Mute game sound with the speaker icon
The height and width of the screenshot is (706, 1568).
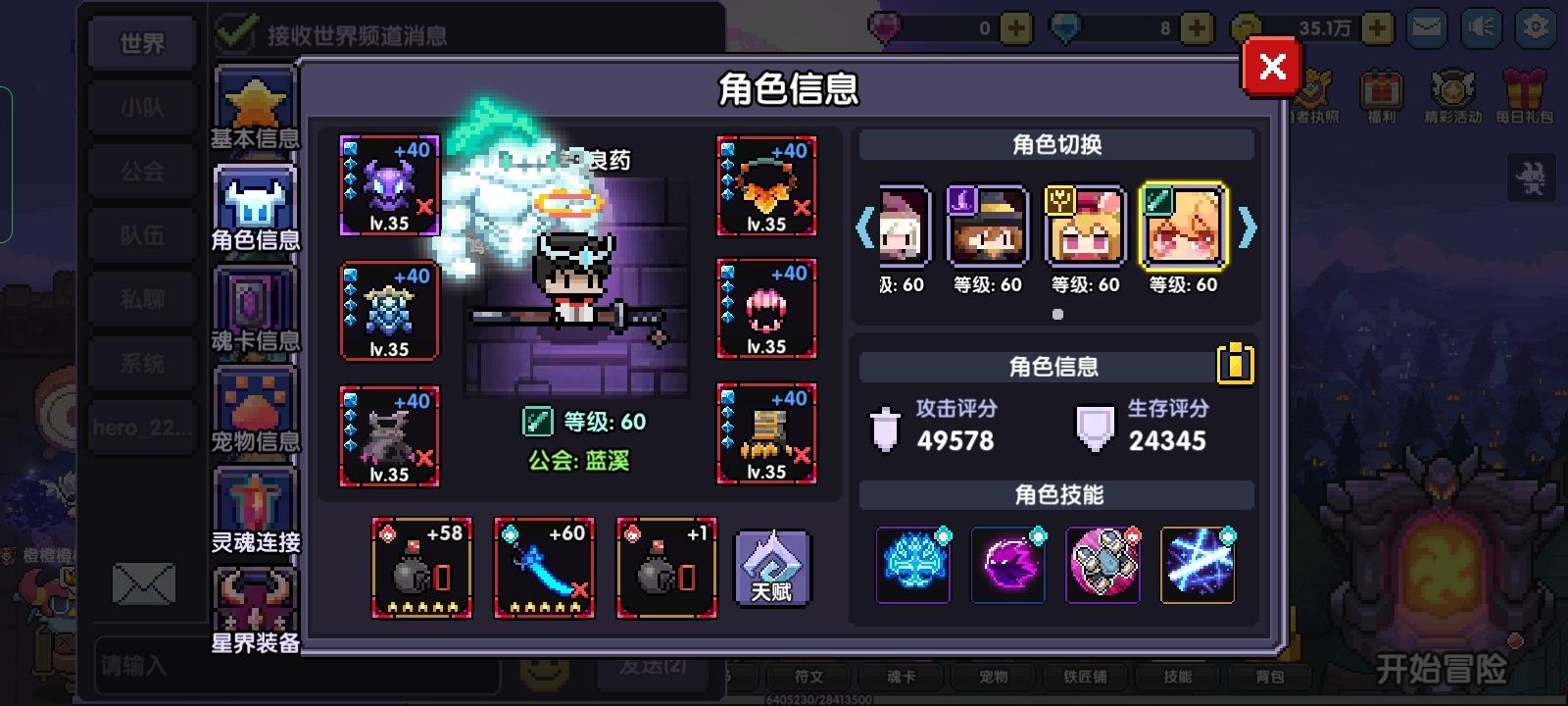[1483, 29]
